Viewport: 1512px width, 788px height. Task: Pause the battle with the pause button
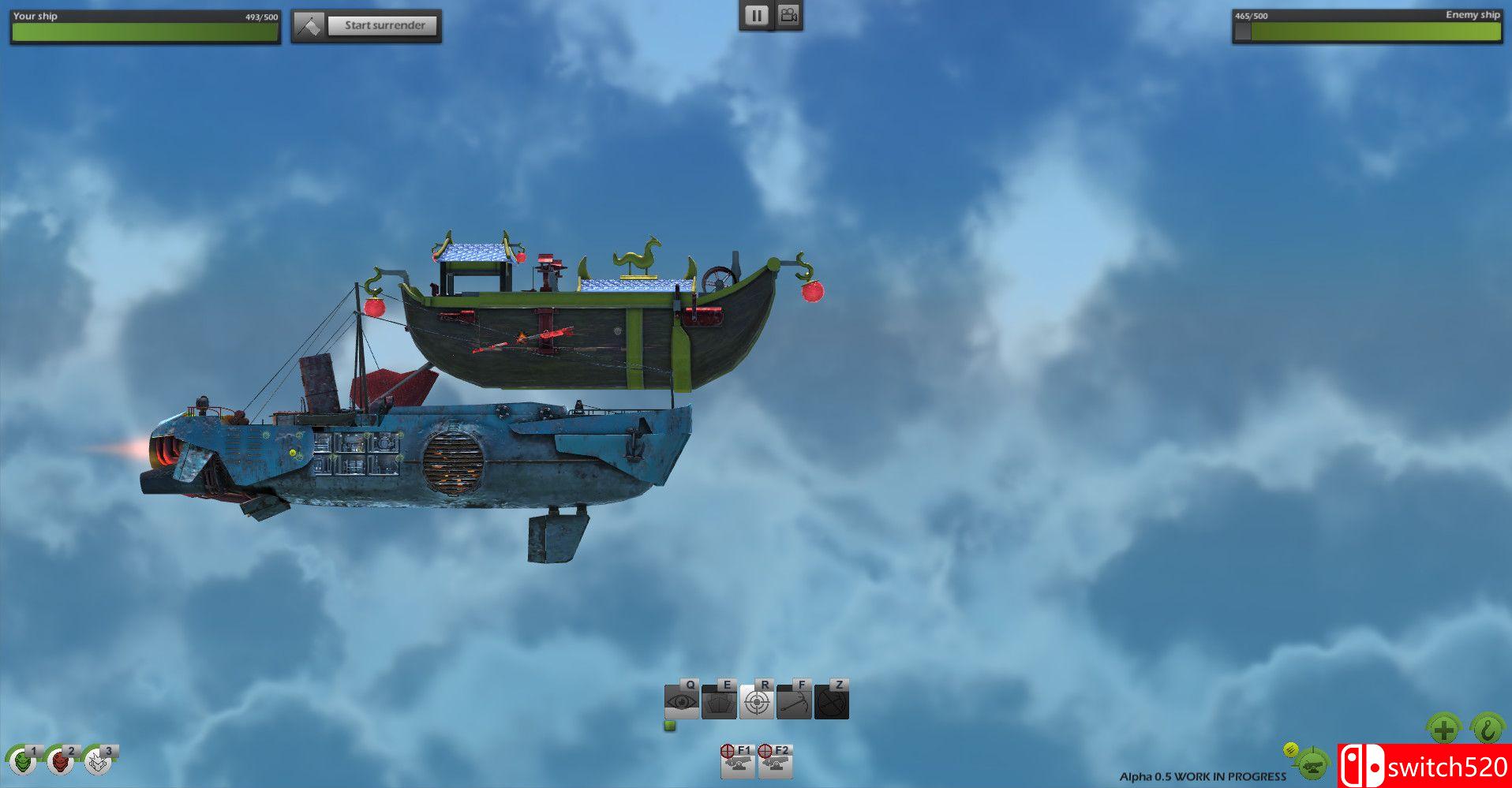click(756, 14)
